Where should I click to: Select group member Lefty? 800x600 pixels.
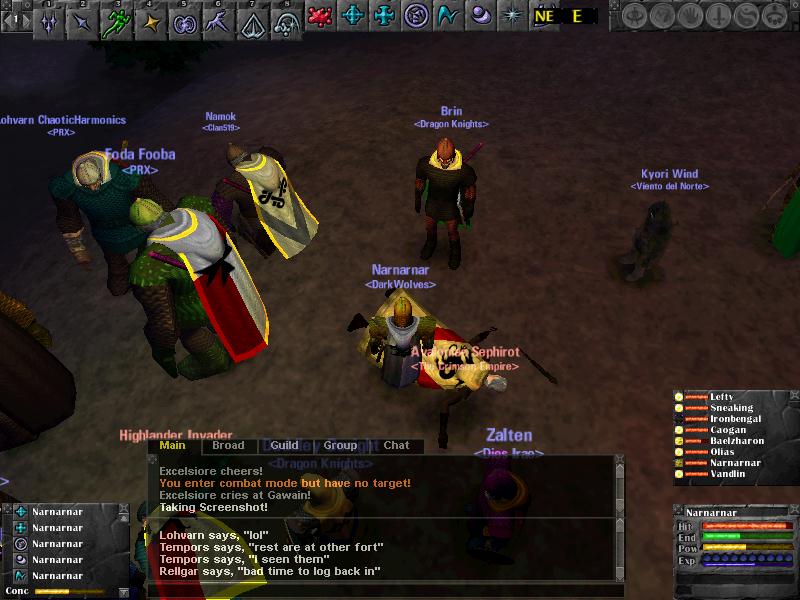(x=721, y=397)
